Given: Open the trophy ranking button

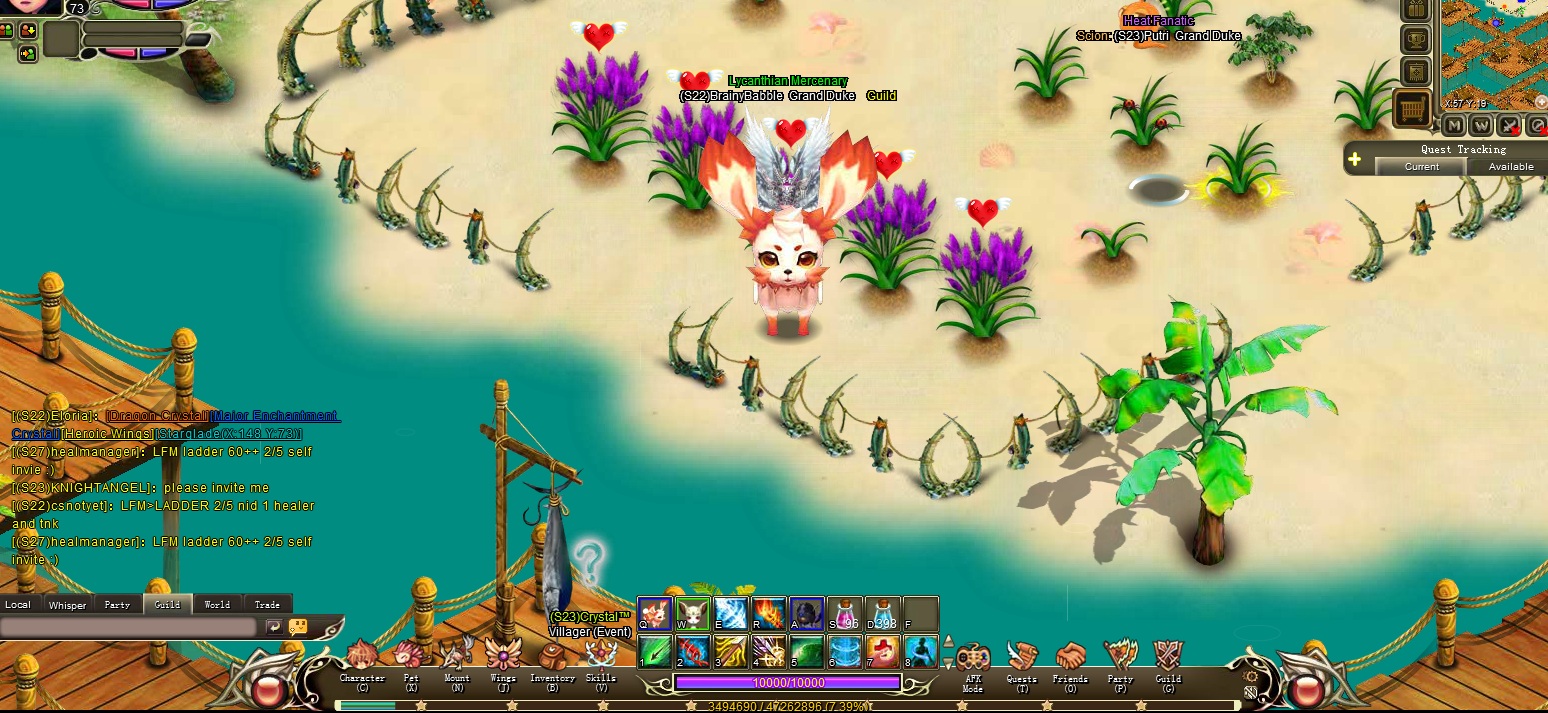Looking at the screenshot, I should (1415, 40).
